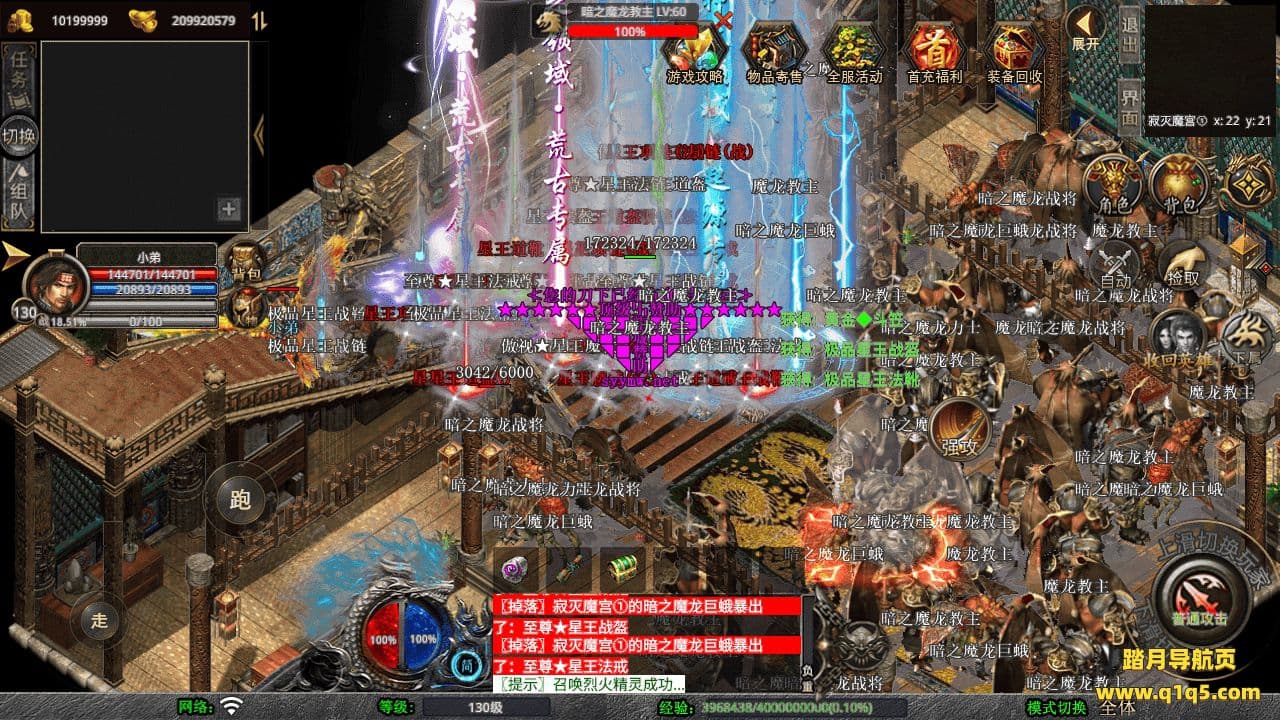Click the 界面 interface button
The height and width of the screenshot is (720, 1280).
1129,107
